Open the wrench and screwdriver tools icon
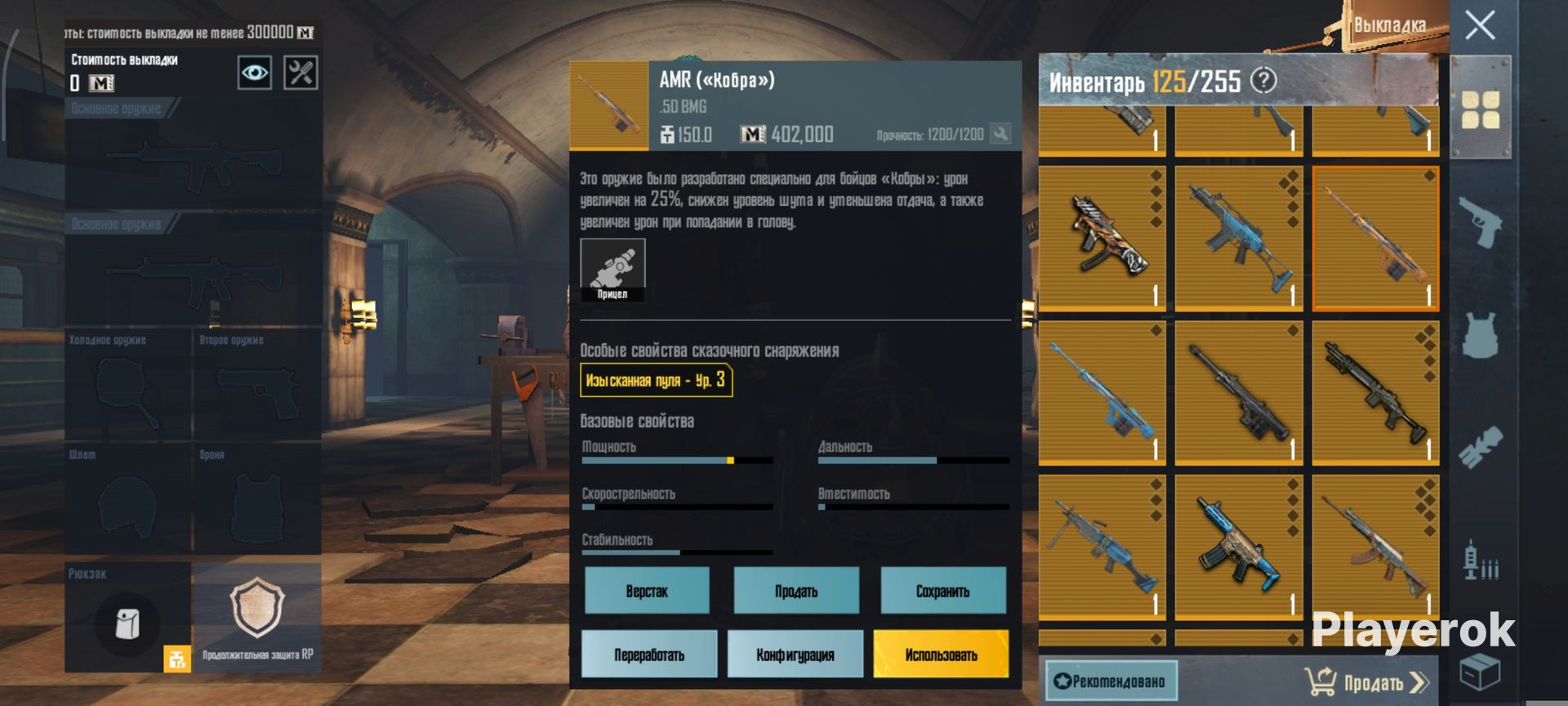1568x706 pixels. pos(300,73)
